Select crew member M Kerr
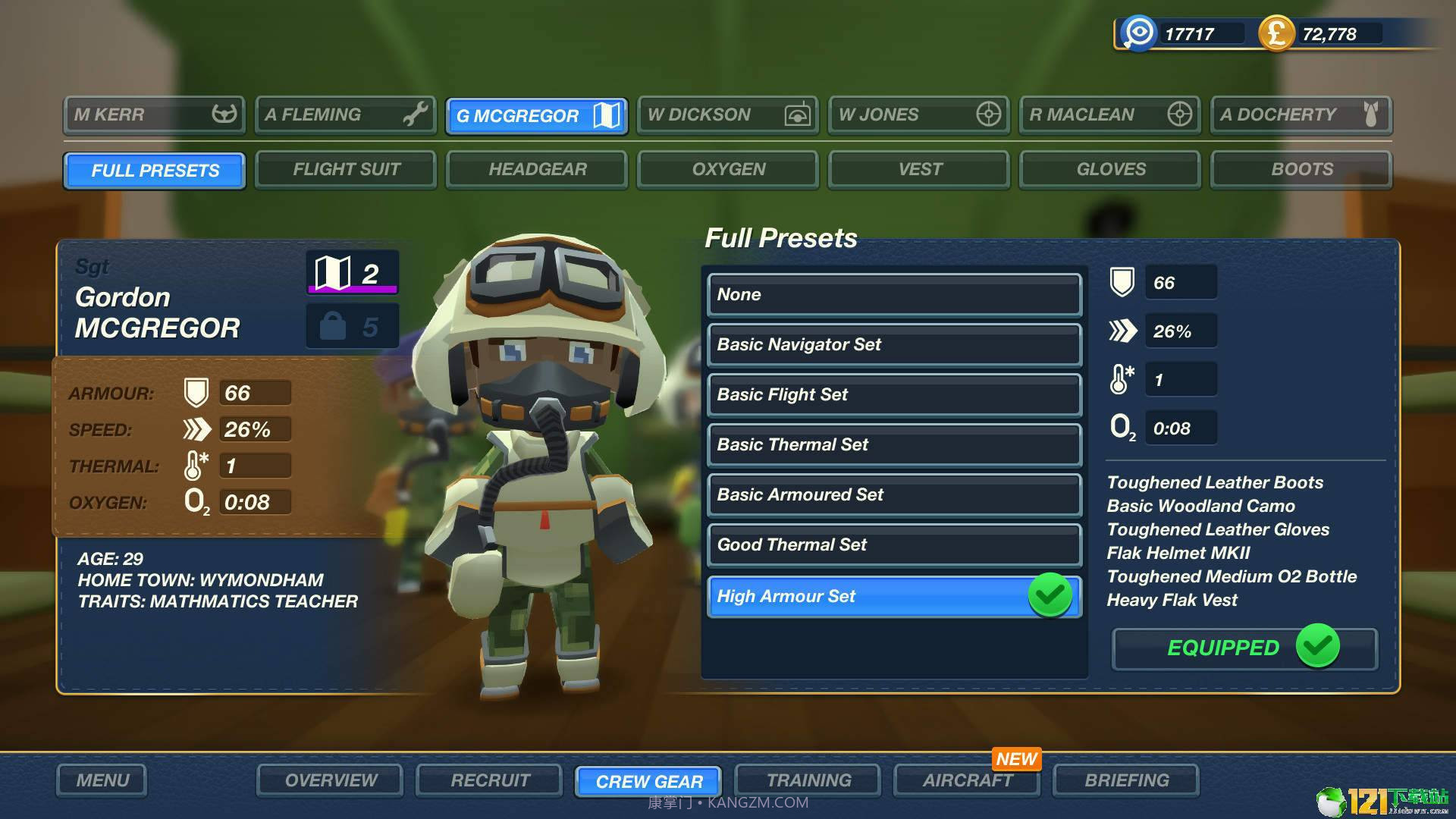This screenshot has width=1456, height=819. 154,115
